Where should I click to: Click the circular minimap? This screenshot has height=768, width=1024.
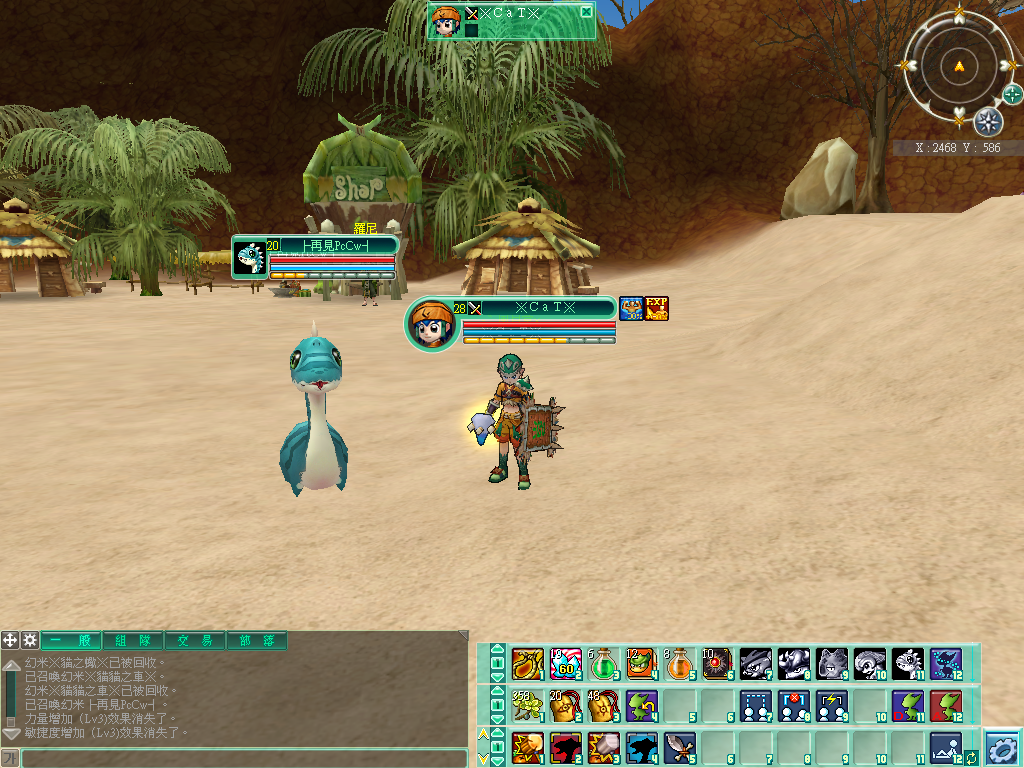pyautogui.click(x=959, y=67)
